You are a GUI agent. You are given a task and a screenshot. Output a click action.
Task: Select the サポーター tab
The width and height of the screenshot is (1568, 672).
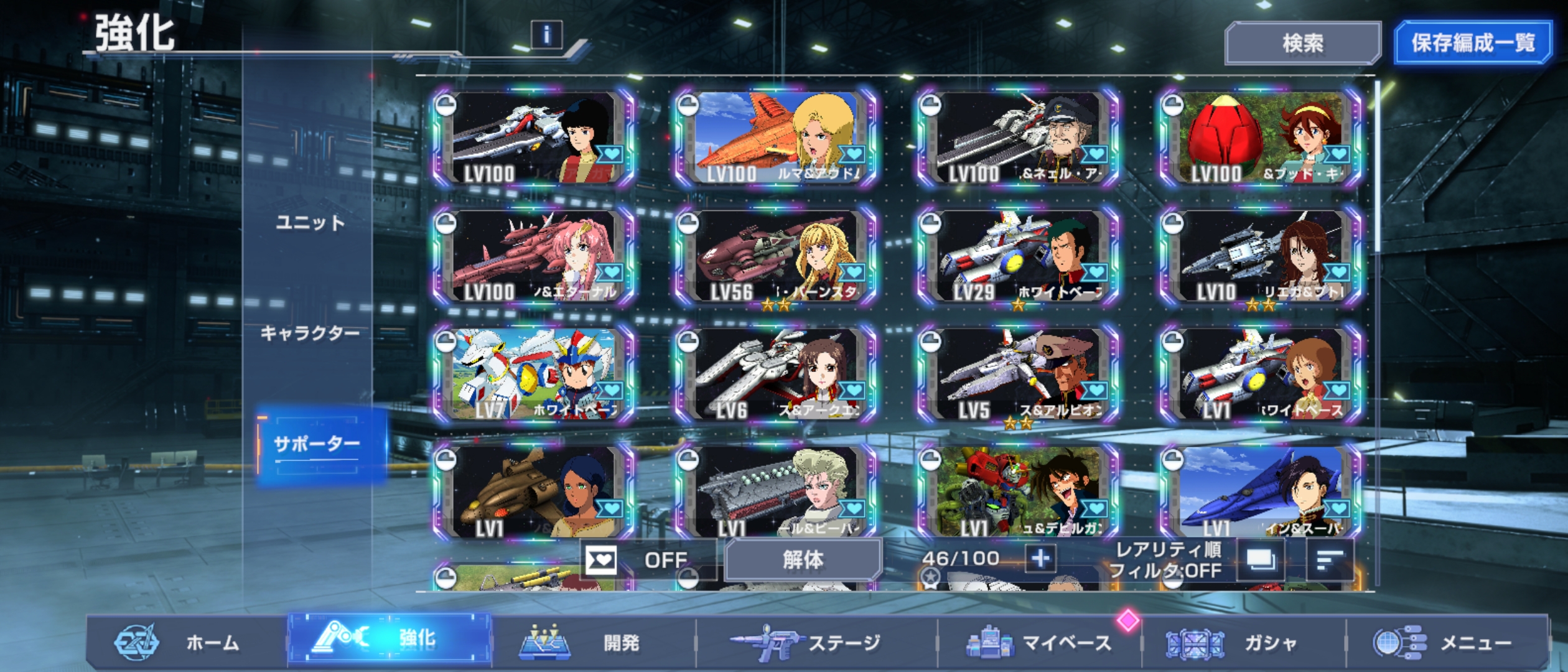click(317, 444)
